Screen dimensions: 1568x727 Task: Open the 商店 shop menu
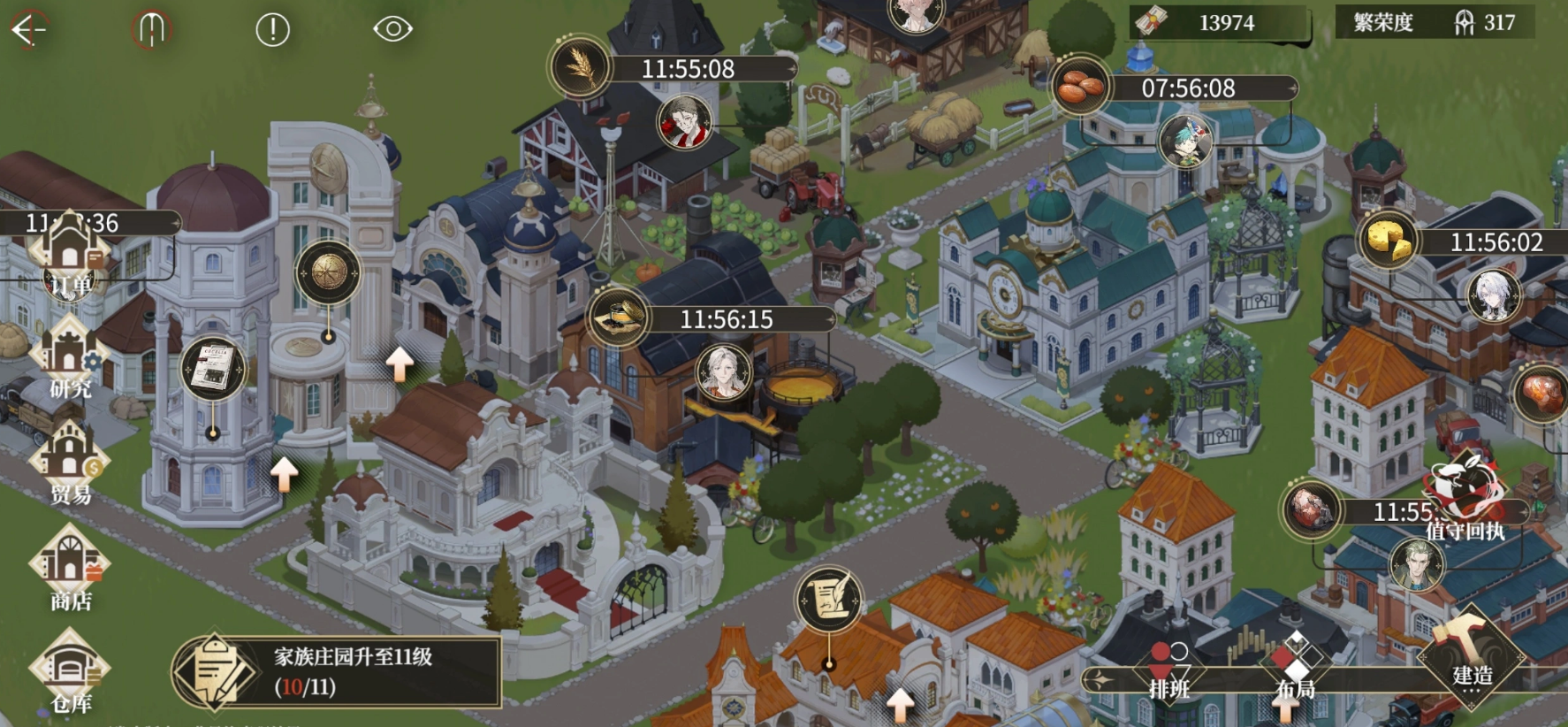[x=70, y=570]
